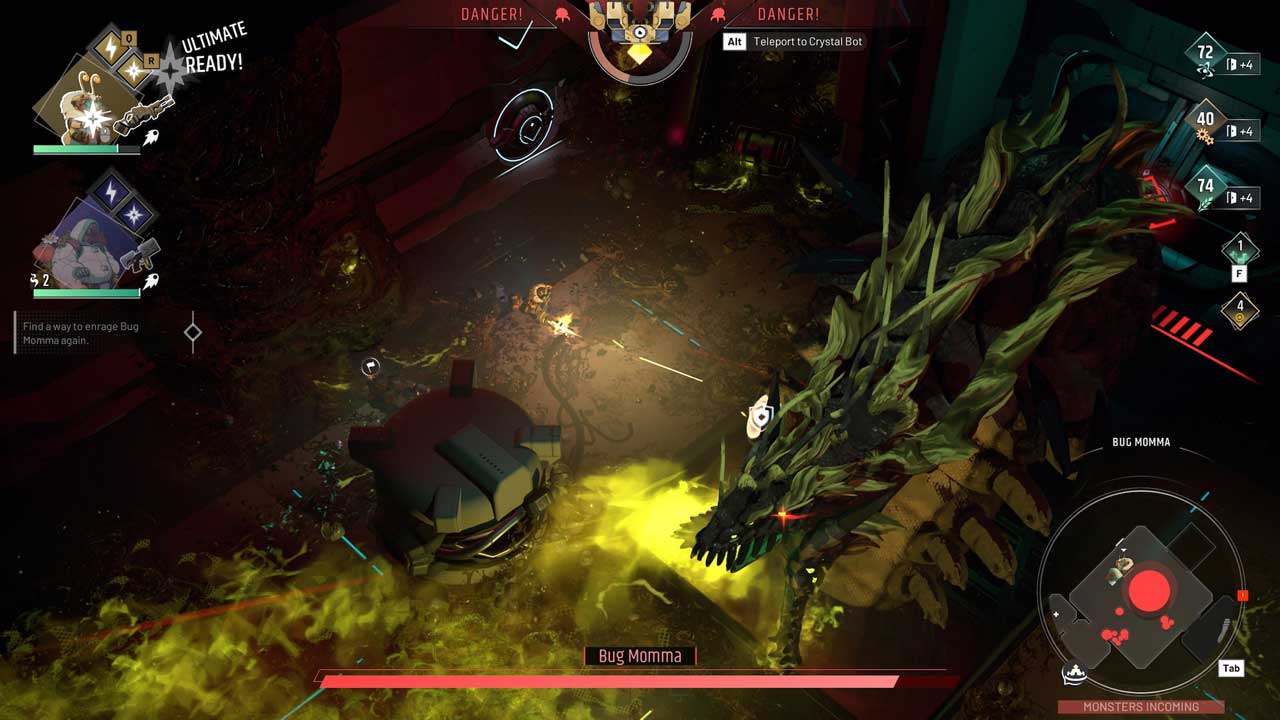Click the gold coin counter showing 4

coord(1240,310)
